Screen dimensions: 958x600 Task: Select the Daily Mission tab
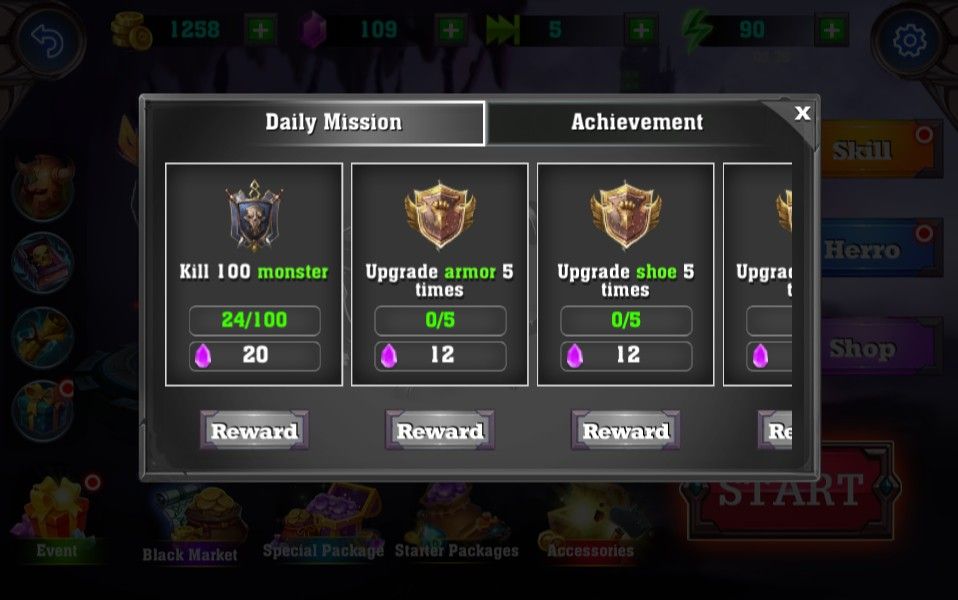[333, 123]
